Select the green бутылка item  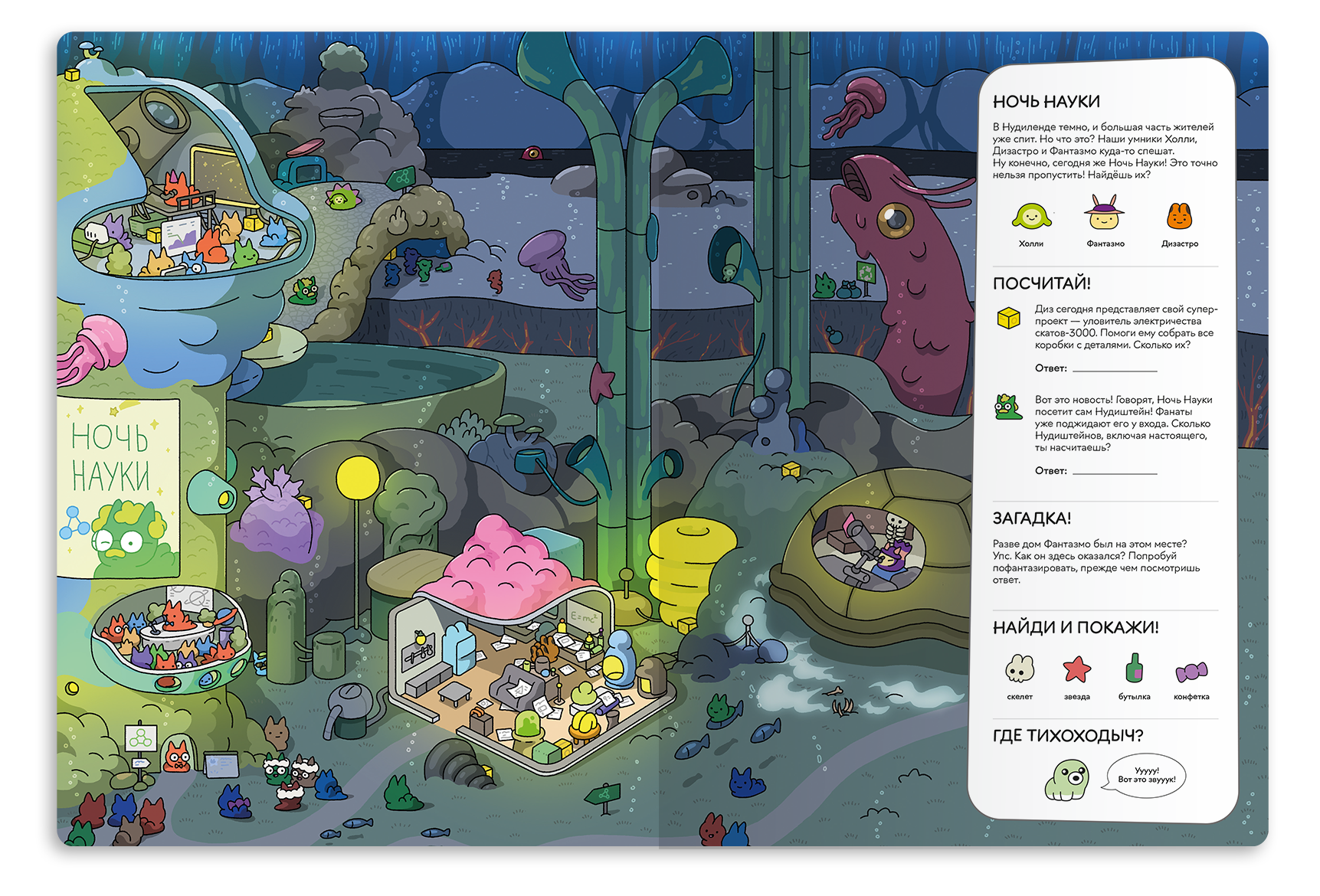pyautogui.click(x=1134, y=668)
